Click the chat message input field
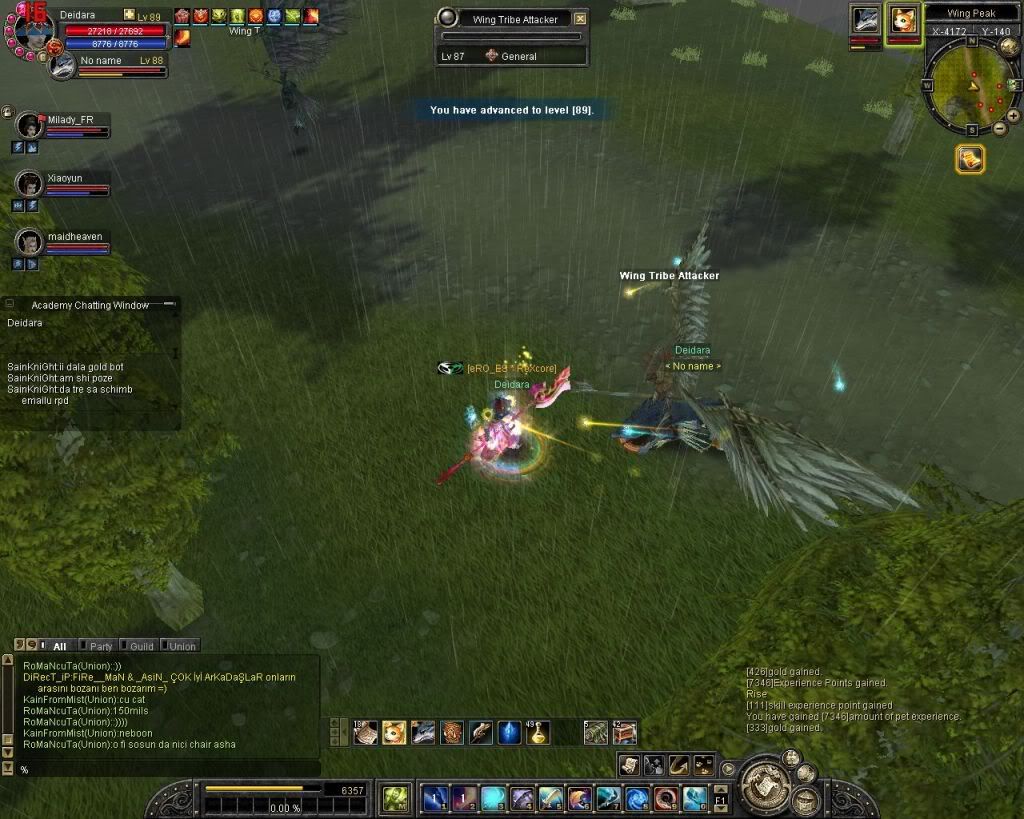Viewport: 1024px width, 819px height. 165,769
